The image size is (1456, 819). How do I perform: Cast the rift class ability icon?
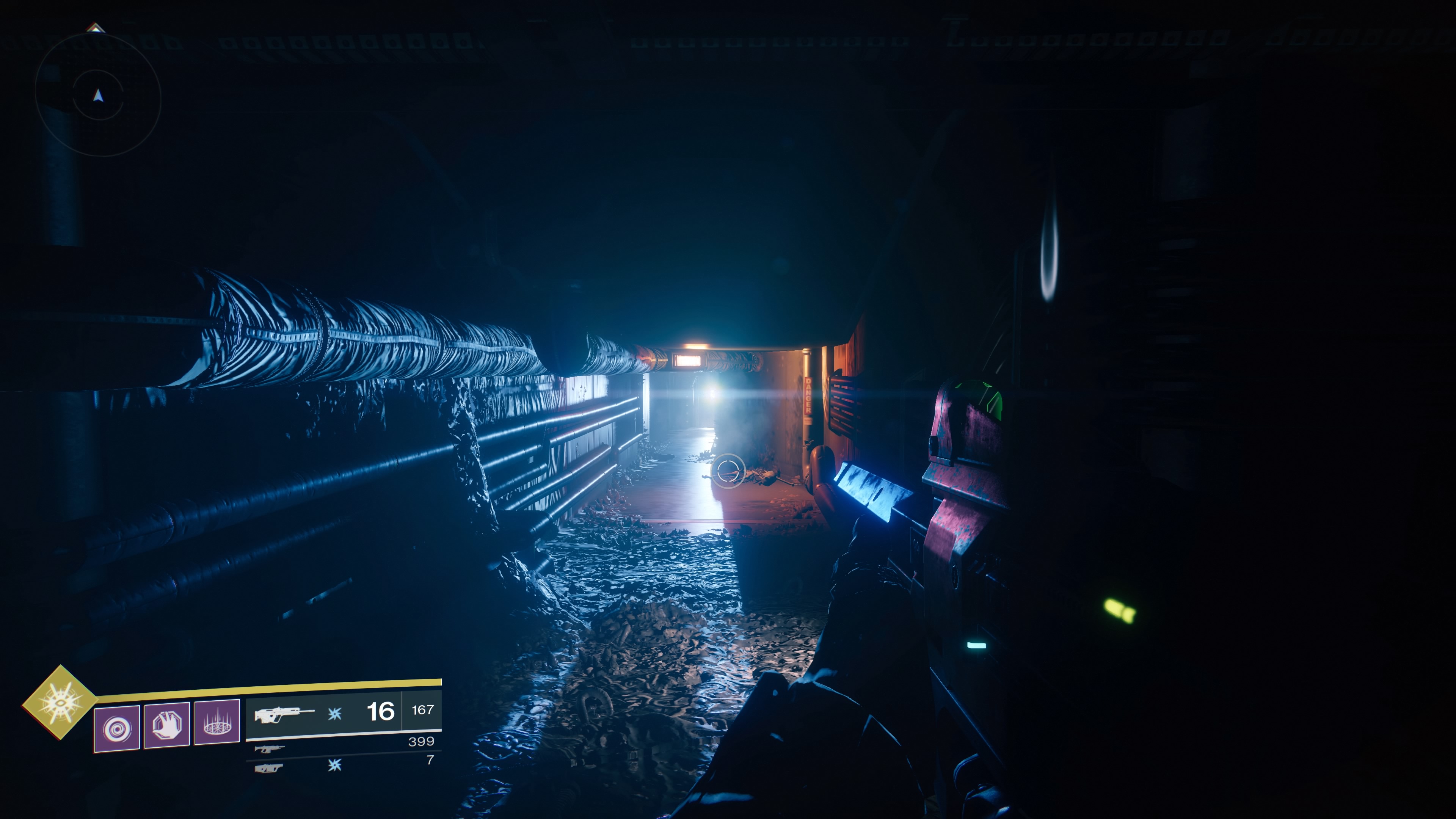(x=217, y=723)
